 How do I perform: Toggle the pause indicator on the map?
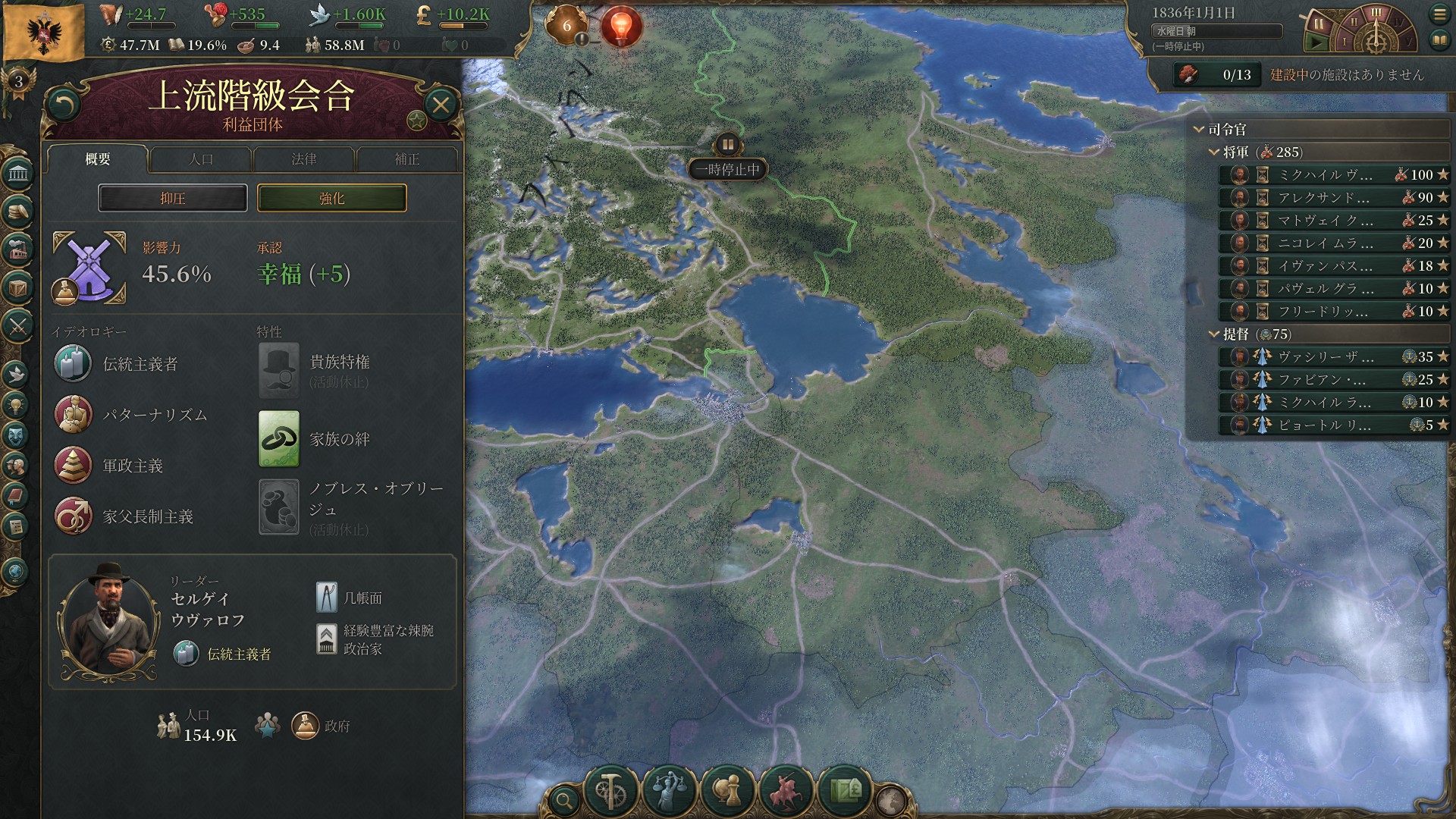pos(727,144)
